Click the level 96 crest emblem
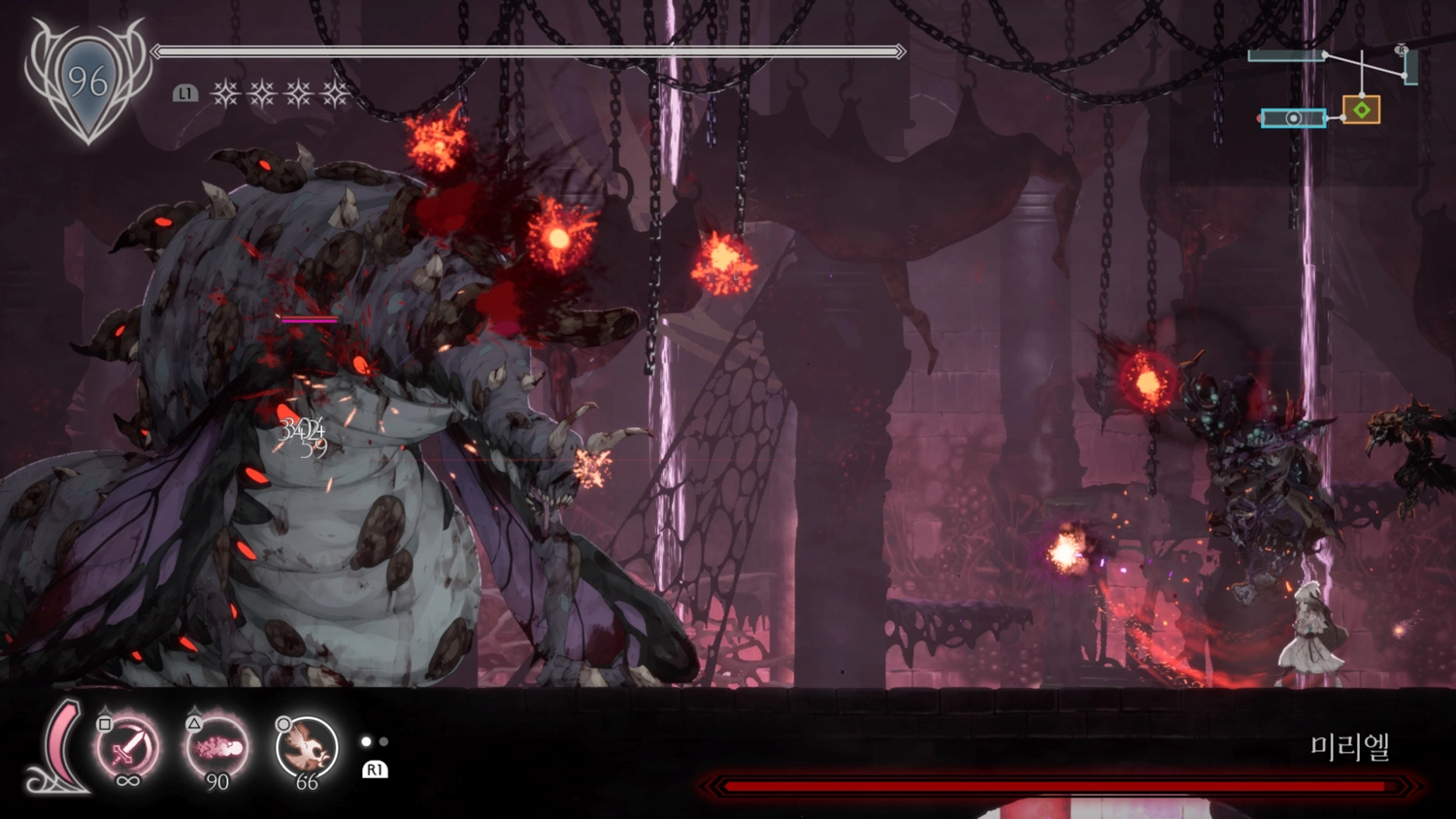Screen dimensions: 1456x819 point(87,82)
